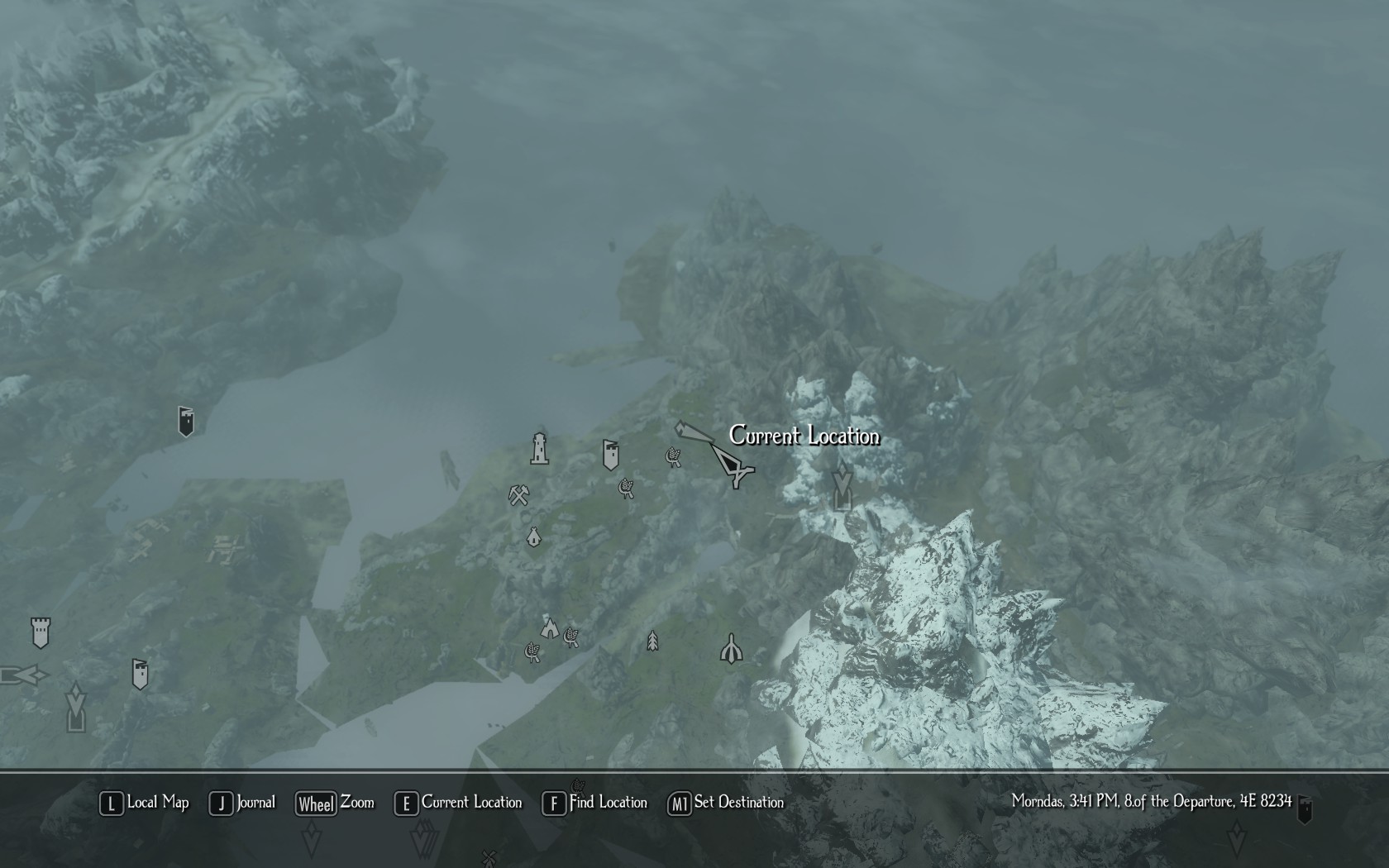The image size is (1389, 868).
Task: Select the small hut map marker
Action: (x=534, y=537)
